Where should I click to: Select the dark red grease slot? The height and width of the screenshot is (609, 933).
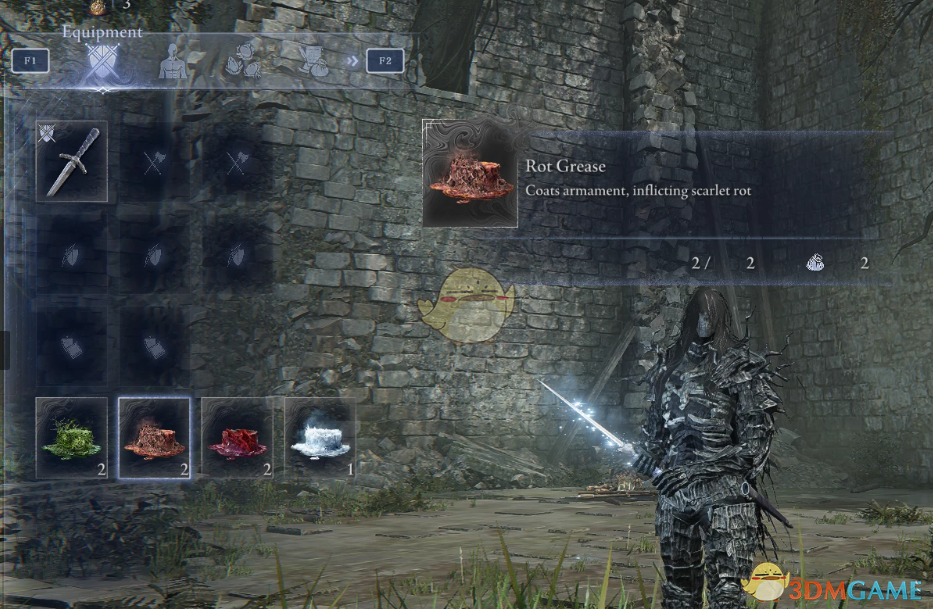click(237, 438)
